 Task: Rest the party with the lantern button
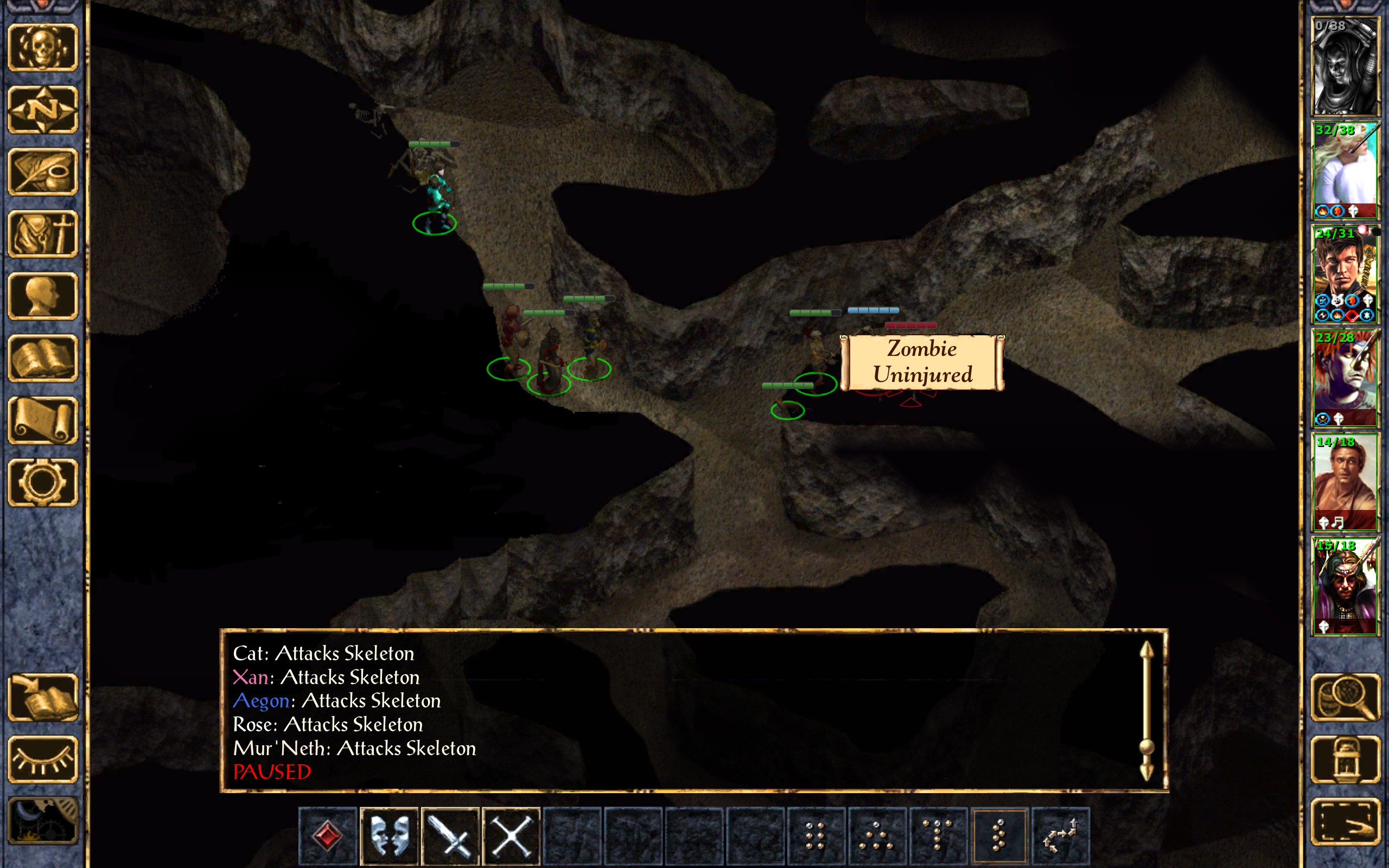coord(1346,759)
